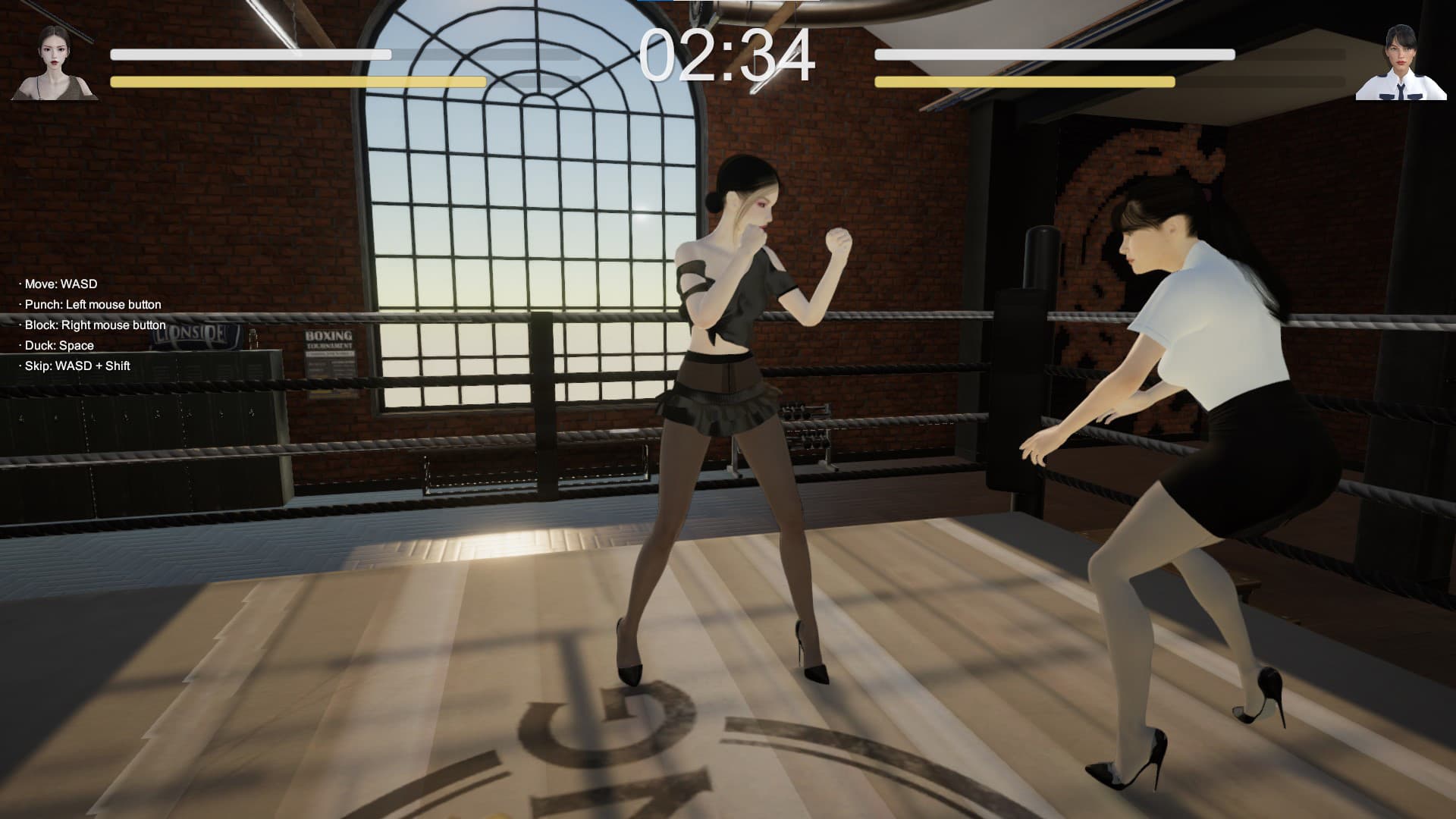Click the player's white health bar
The width and height of the screenshot is (1456, 819).
coord(250,55)
